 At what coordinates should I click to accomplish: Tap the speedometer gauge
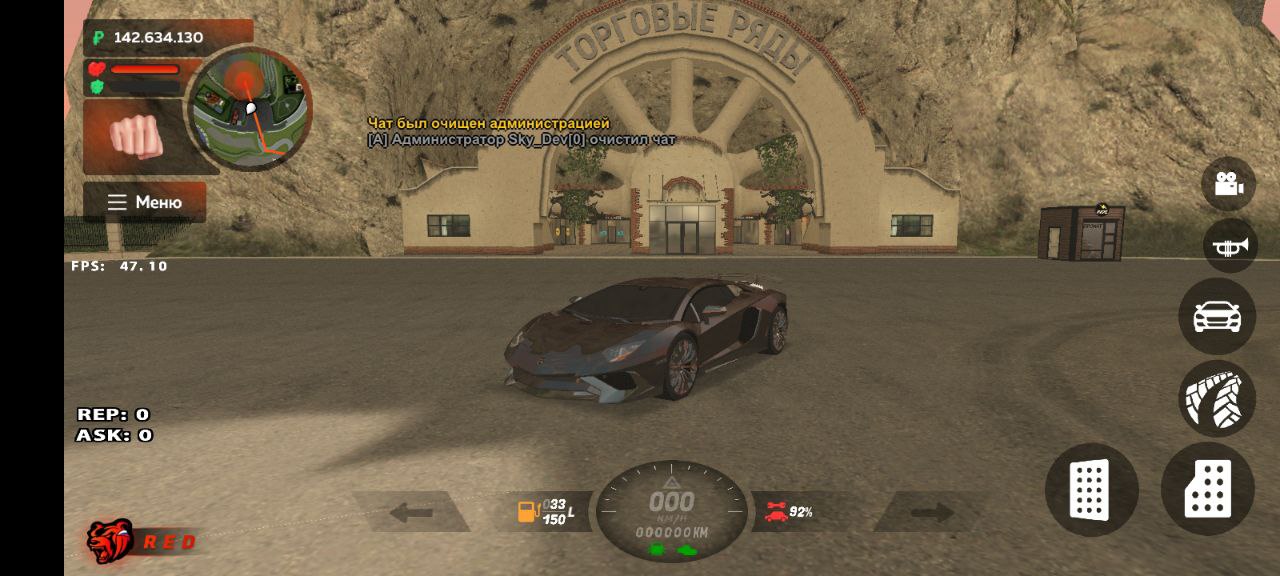(x=672, y=510)
